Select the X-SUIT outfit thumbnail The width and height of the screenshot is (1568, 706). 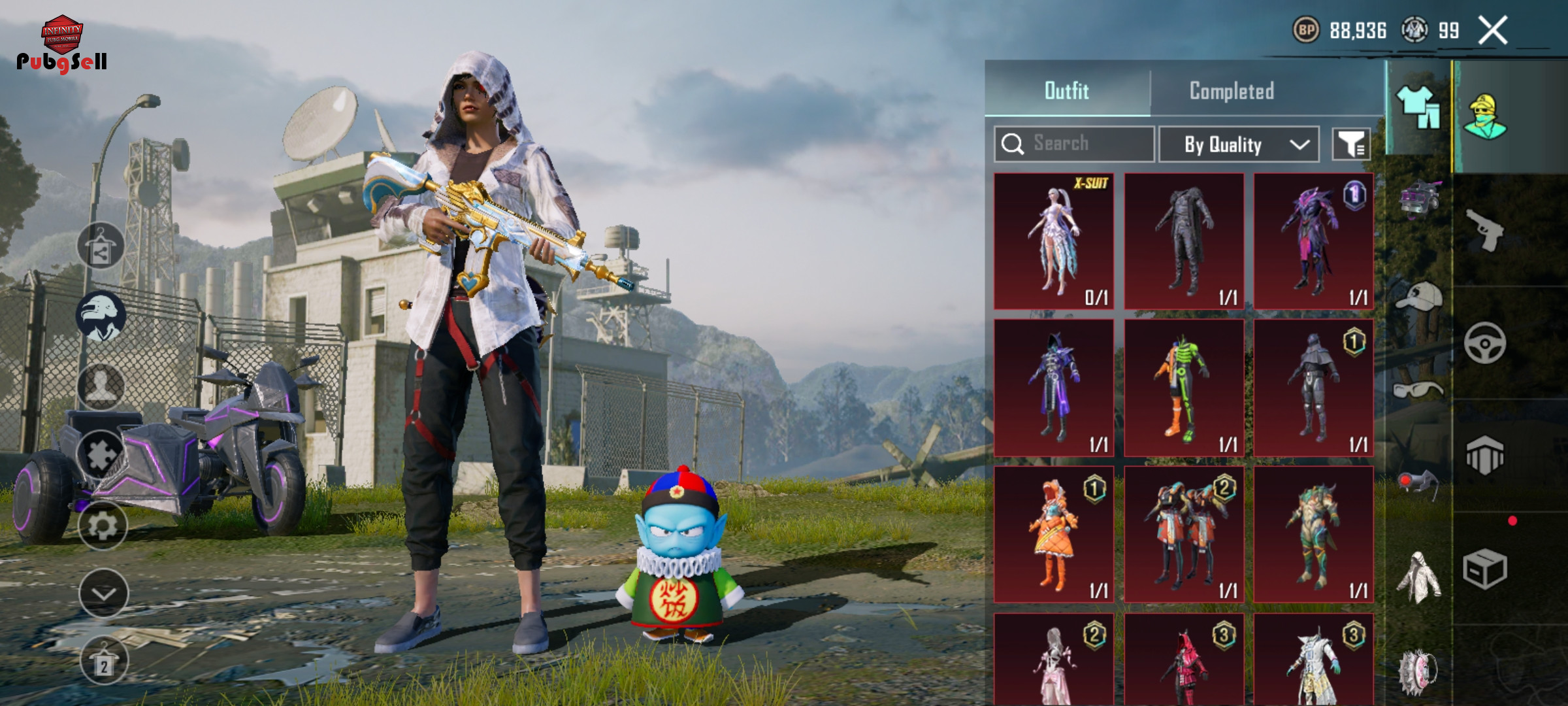pos(1054,241)
